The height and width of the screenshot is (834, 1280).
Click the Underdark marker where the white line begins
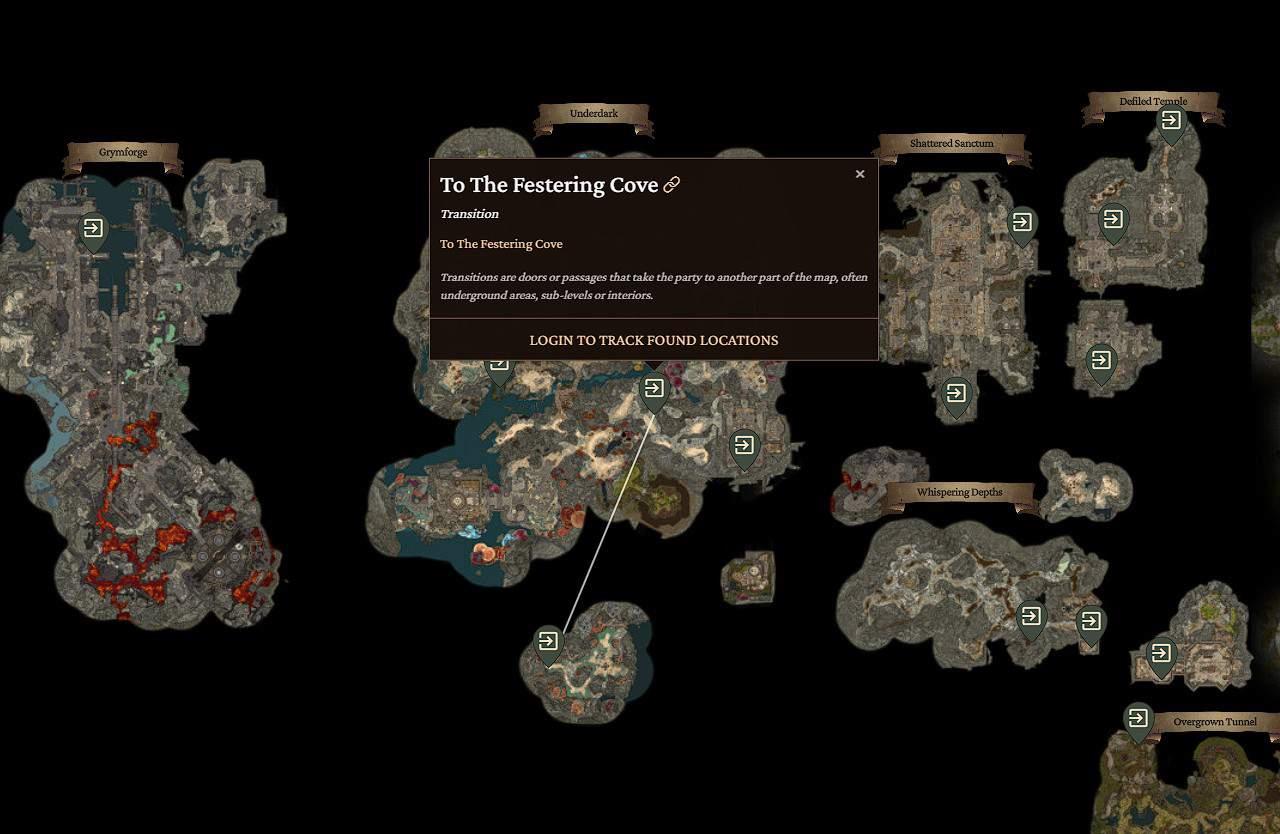click(x=653, y=390)
